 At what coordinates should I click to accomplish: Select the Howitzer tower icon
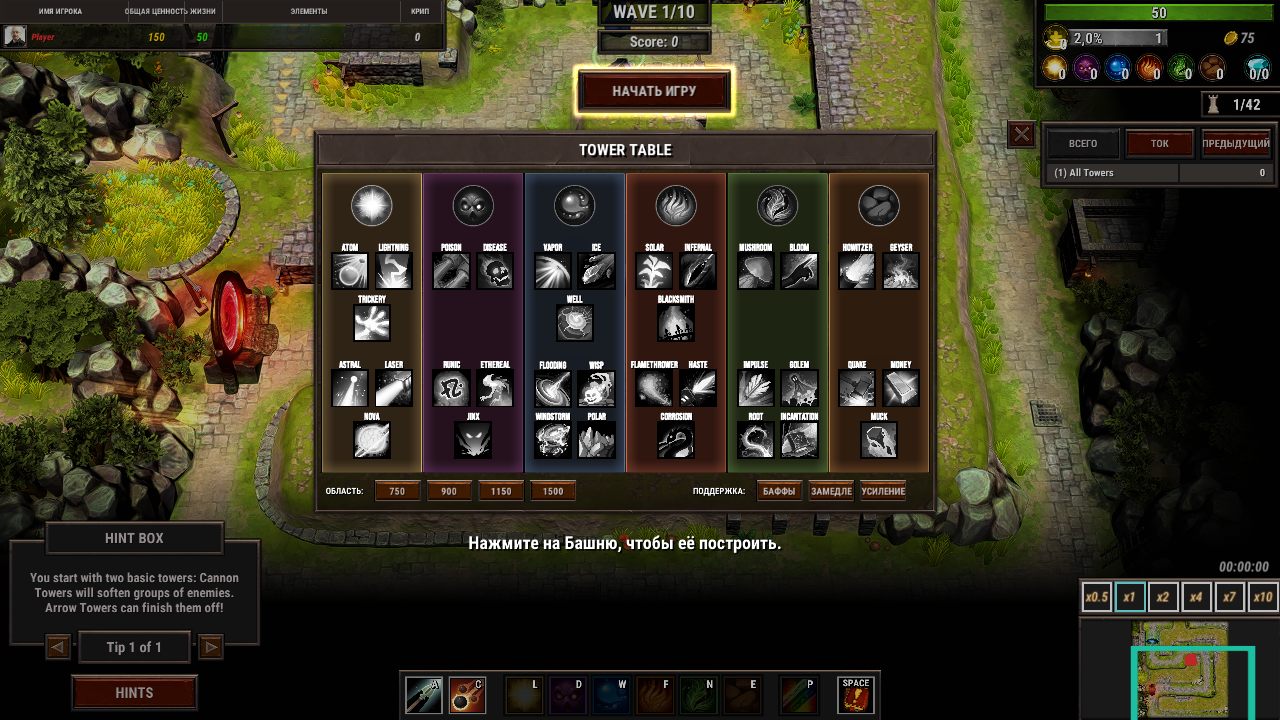tap(857, 271)
